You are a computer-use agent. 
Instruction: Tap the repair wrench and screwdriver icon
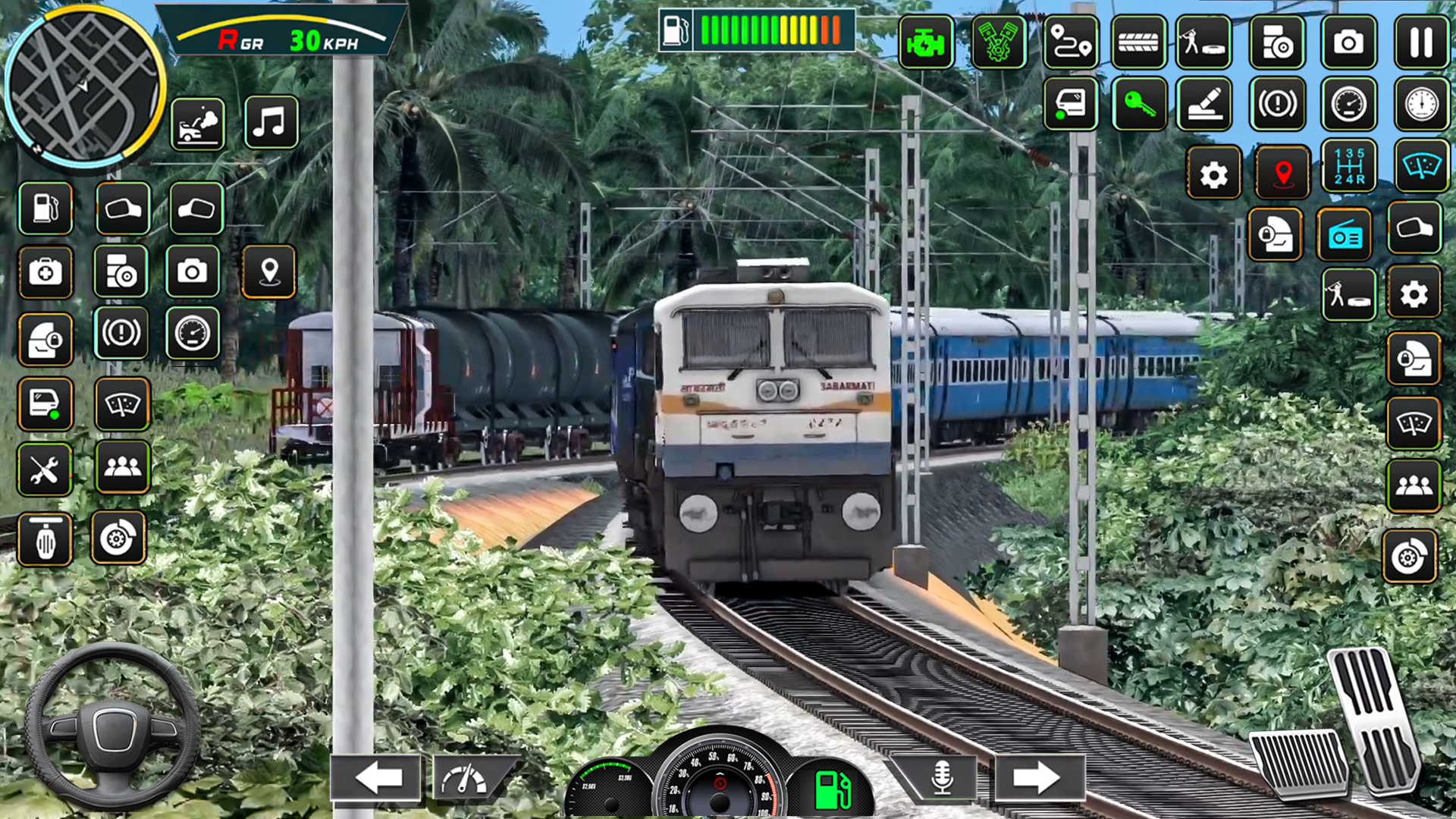click(x=45, y=470)
